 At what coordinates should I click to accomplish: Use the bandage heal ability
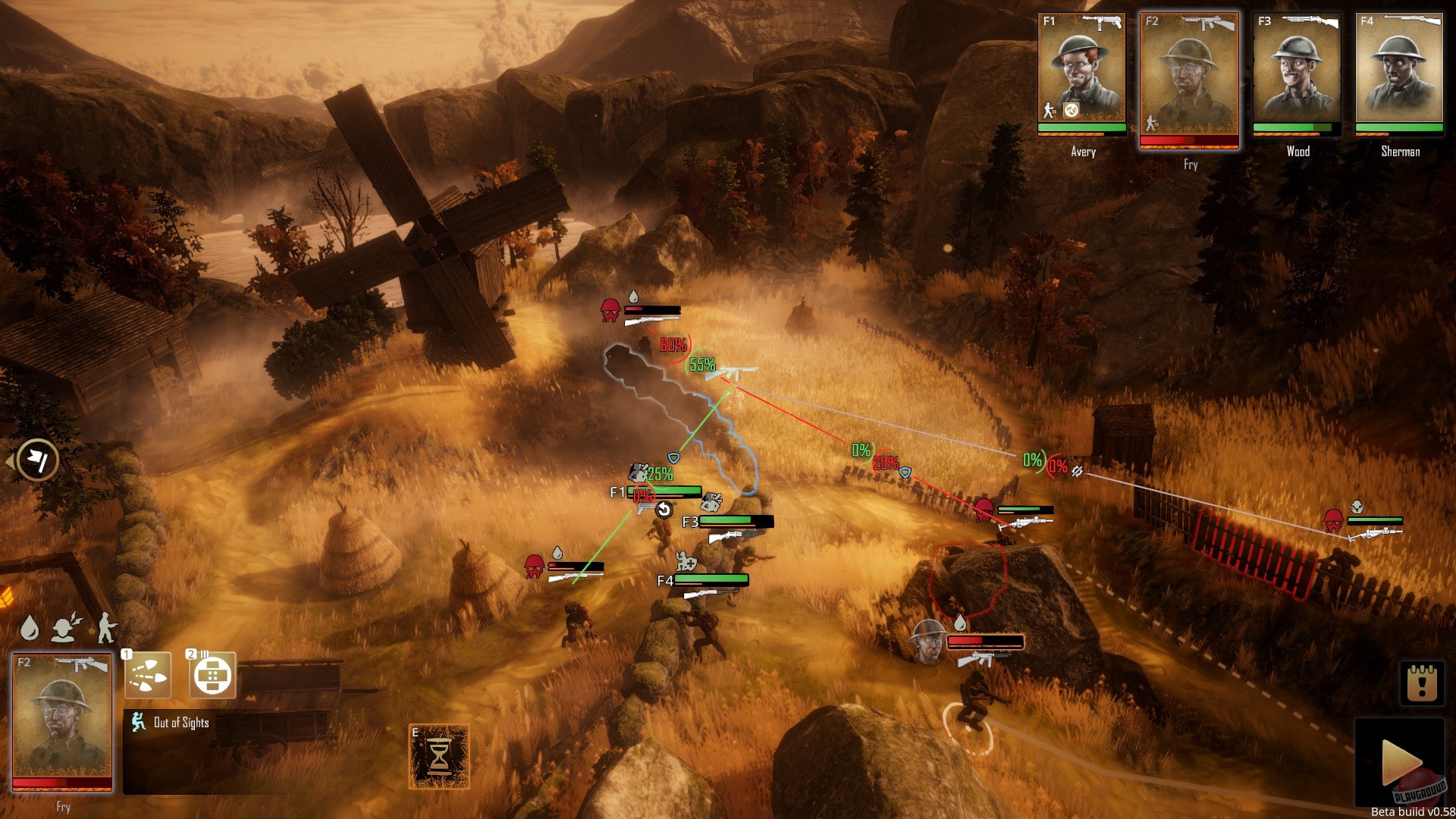212,675
